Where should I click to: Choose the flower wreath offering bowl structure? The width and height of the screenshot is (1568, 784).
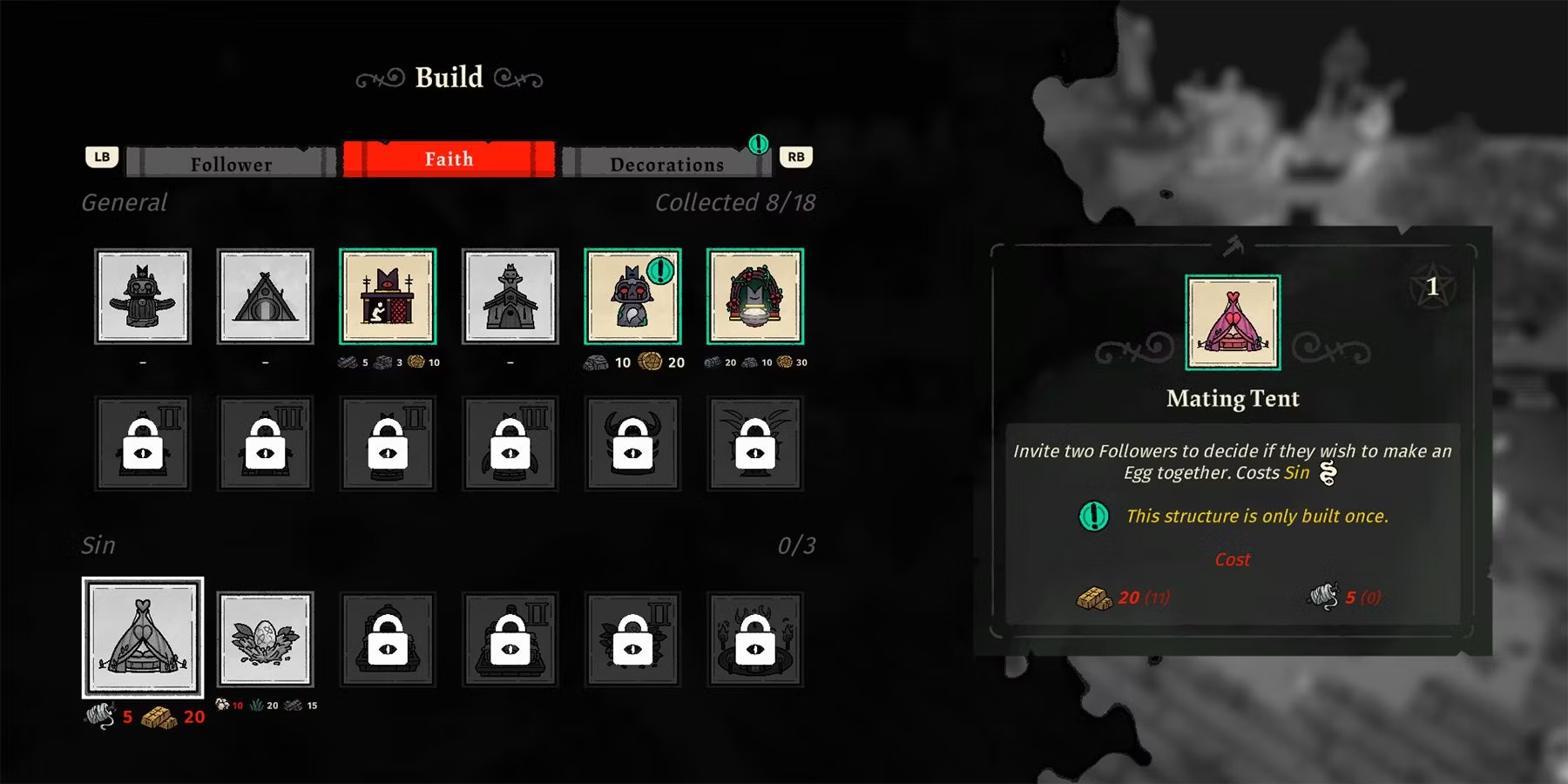755,296
